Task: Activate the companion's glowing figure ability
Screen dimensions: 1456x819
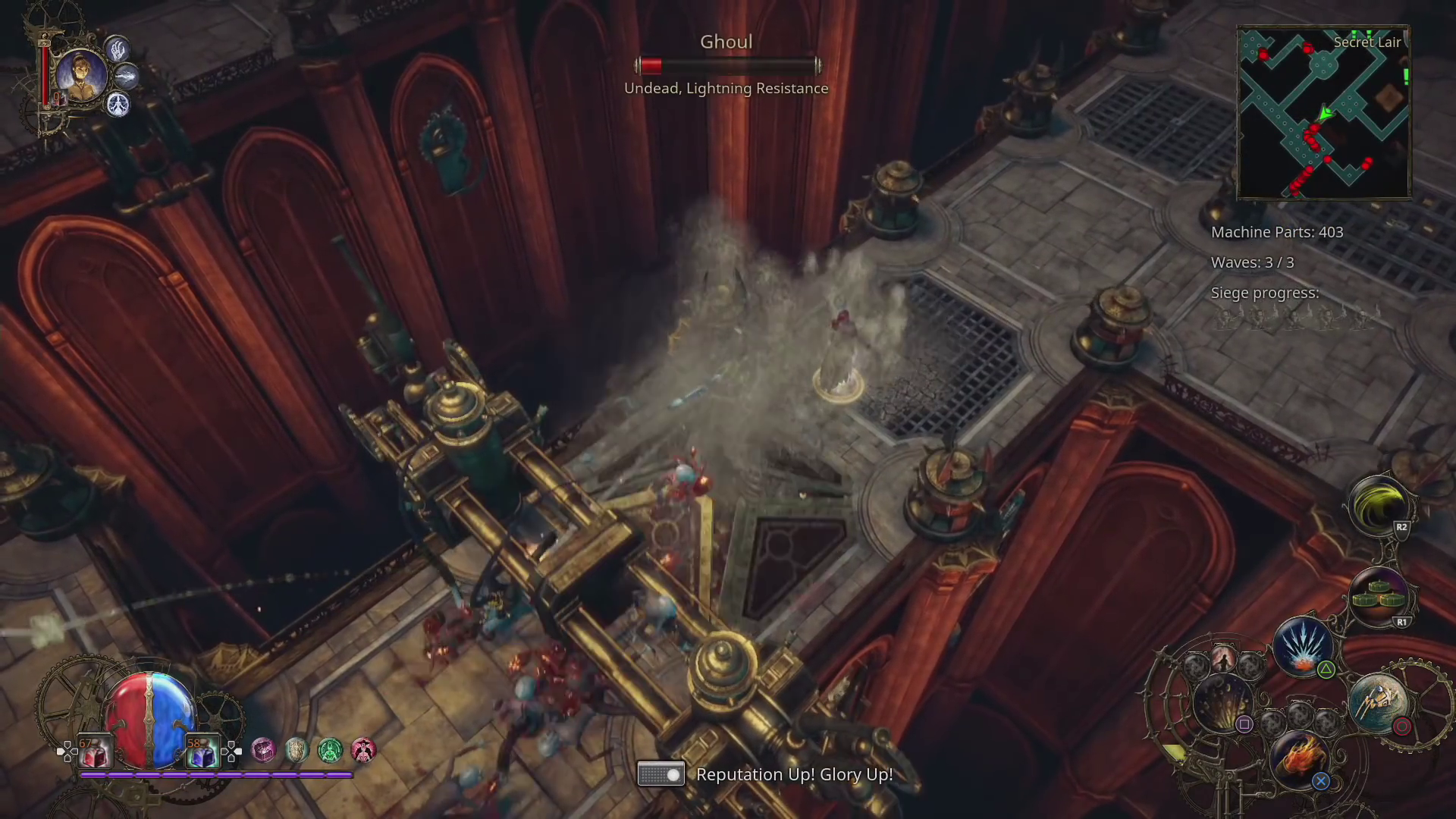Action: pos(118,104)
